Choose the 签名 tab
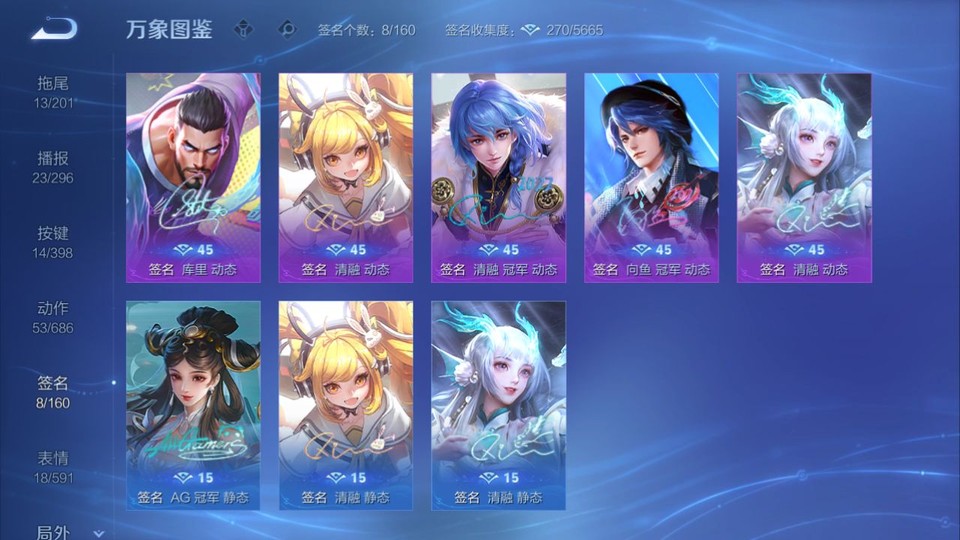960x540 pixels. 53,391
